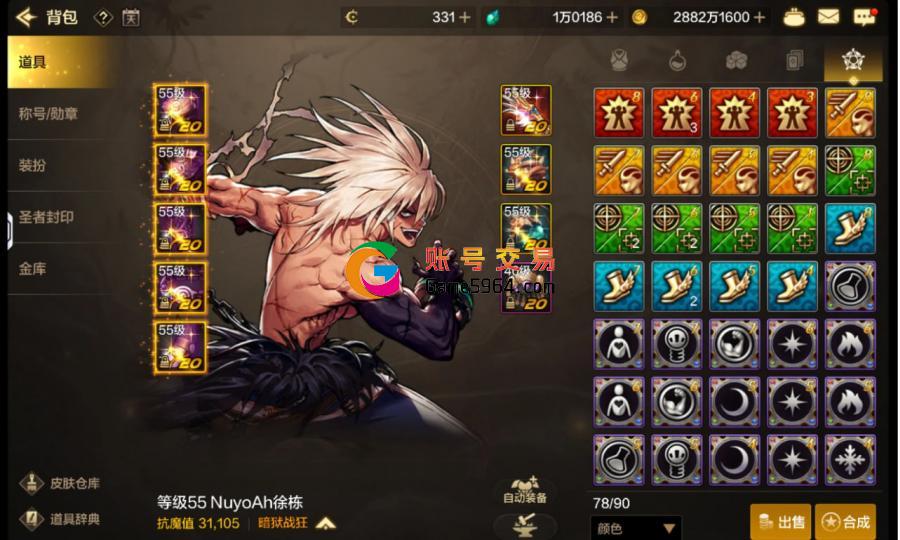Click the 合成 combine button
The width and height of the screenshot is (900, 540).
pos(845,521)
